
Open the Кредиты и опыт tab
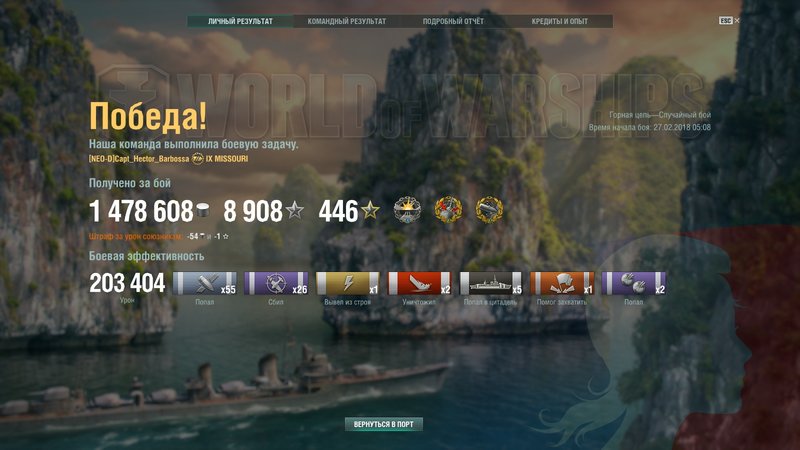(x=559, y=21)
